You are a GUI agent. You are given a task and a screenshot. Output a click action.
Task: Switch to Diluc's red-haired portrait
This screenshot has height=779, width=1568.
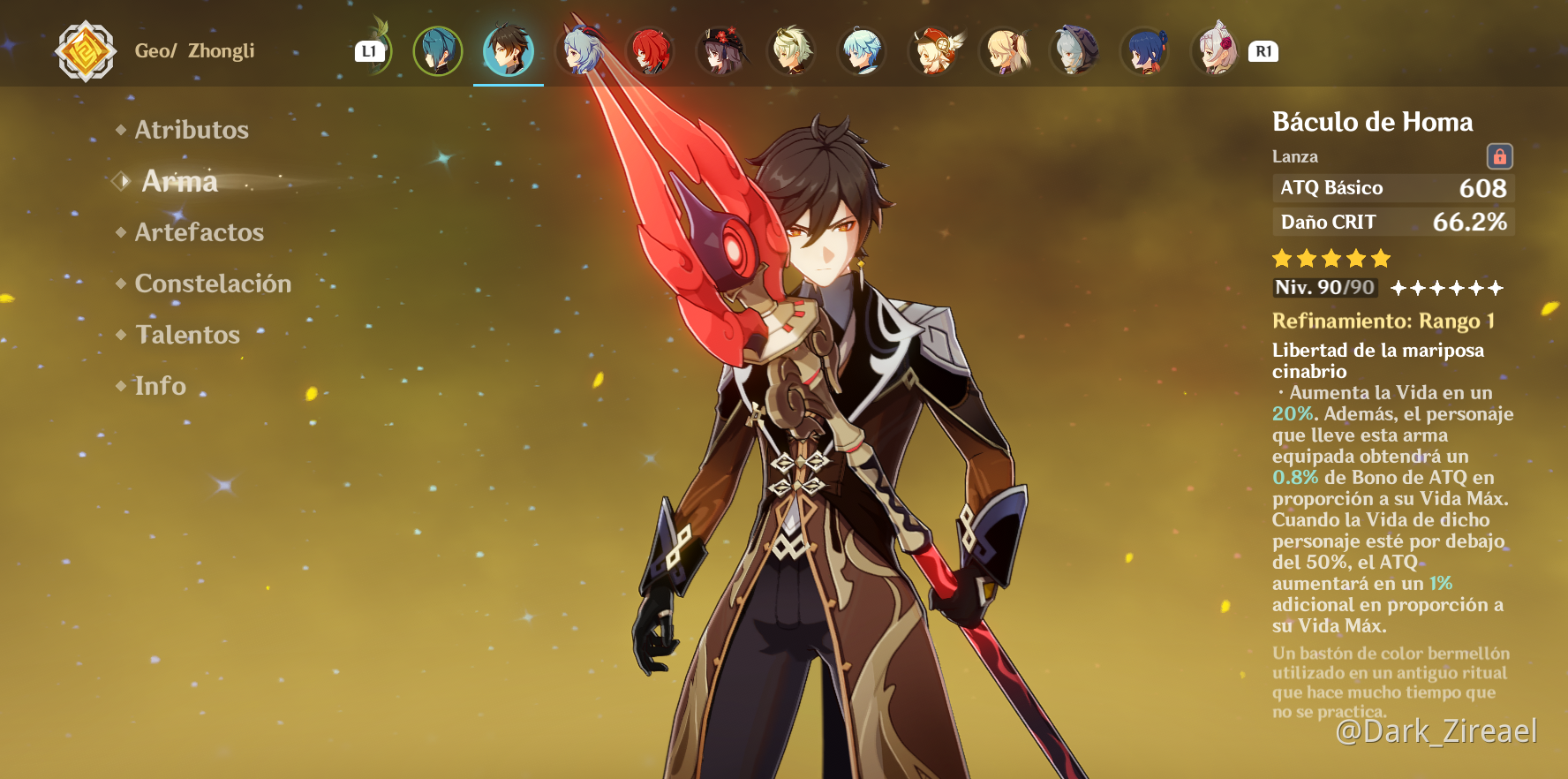pos(651,51)
